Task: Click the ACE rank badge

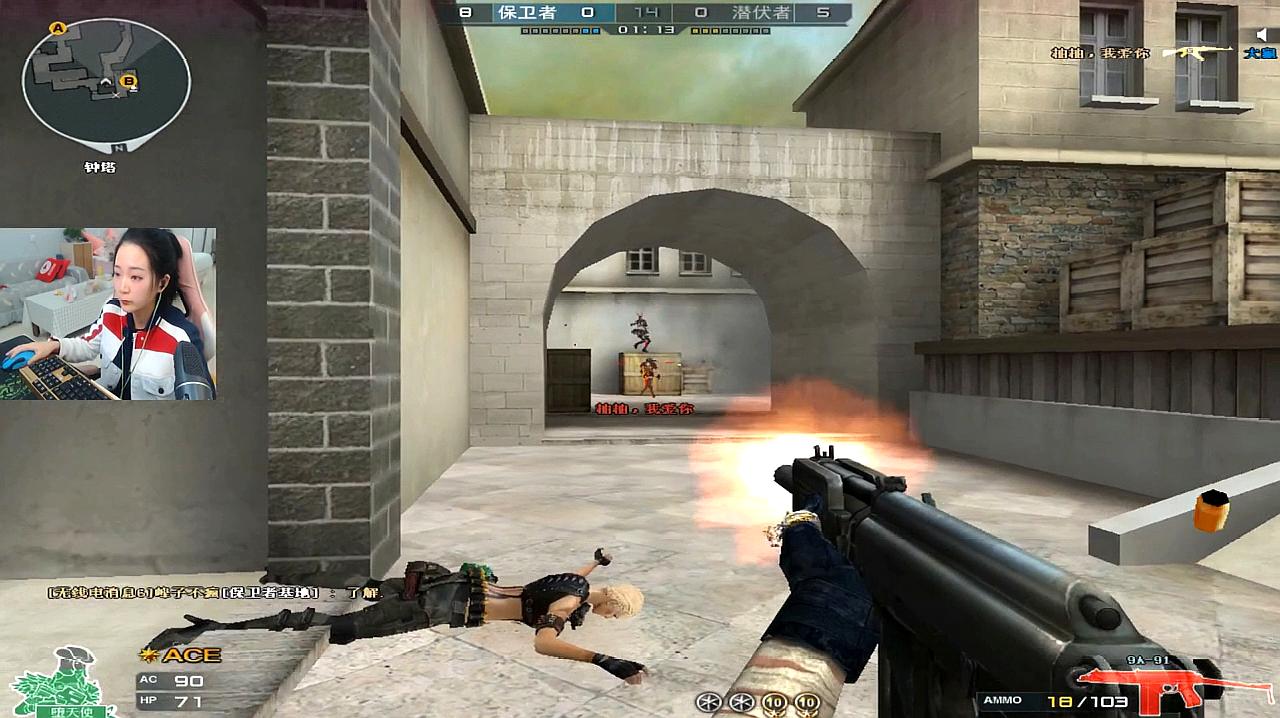Action: point(181,655)
